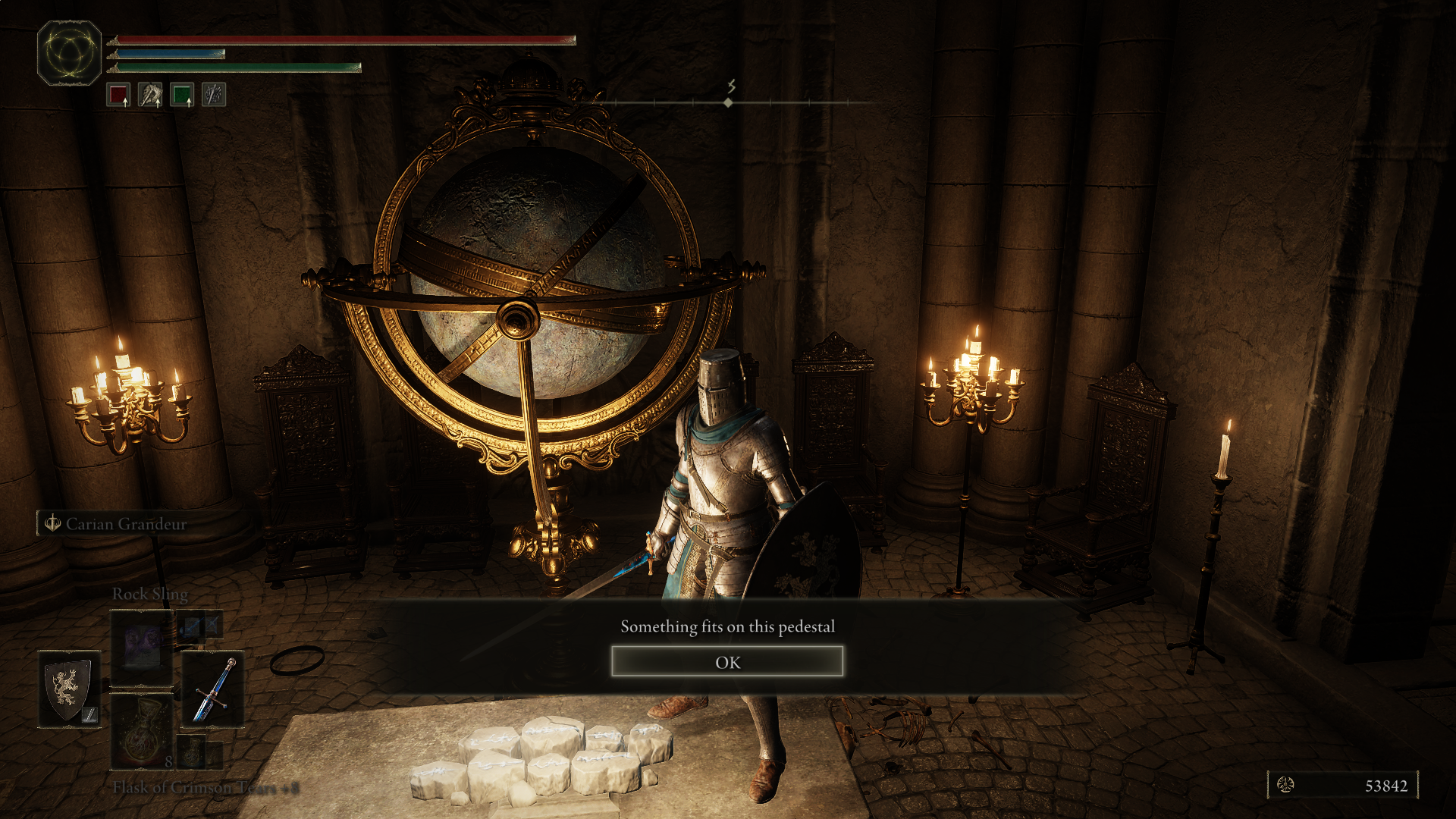Screen dimensions: 1456x819
Task: Click the red square buff icon
Action: pos(118,96)
